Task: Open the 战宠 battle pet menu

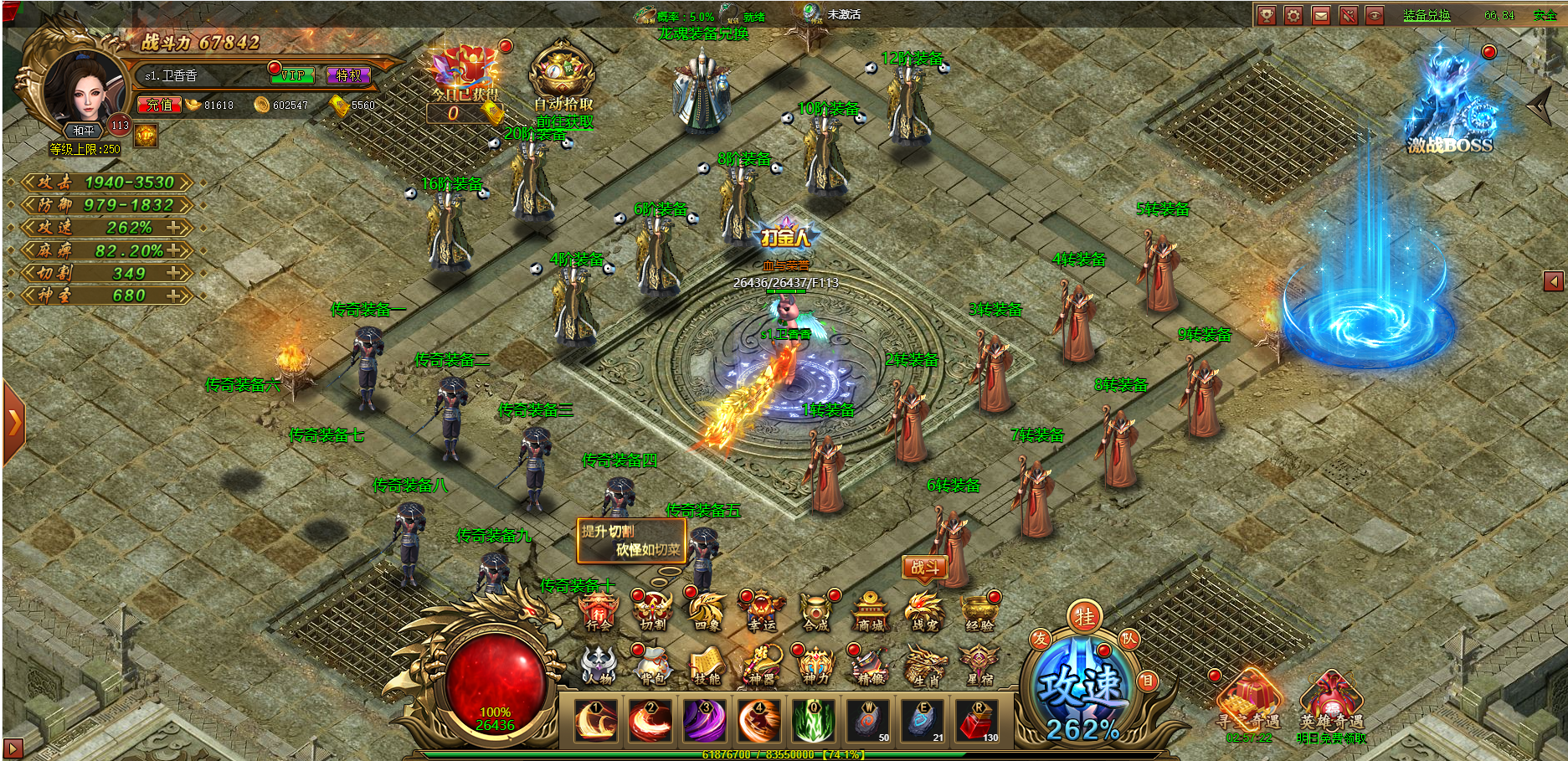Action: pos(924,613)
